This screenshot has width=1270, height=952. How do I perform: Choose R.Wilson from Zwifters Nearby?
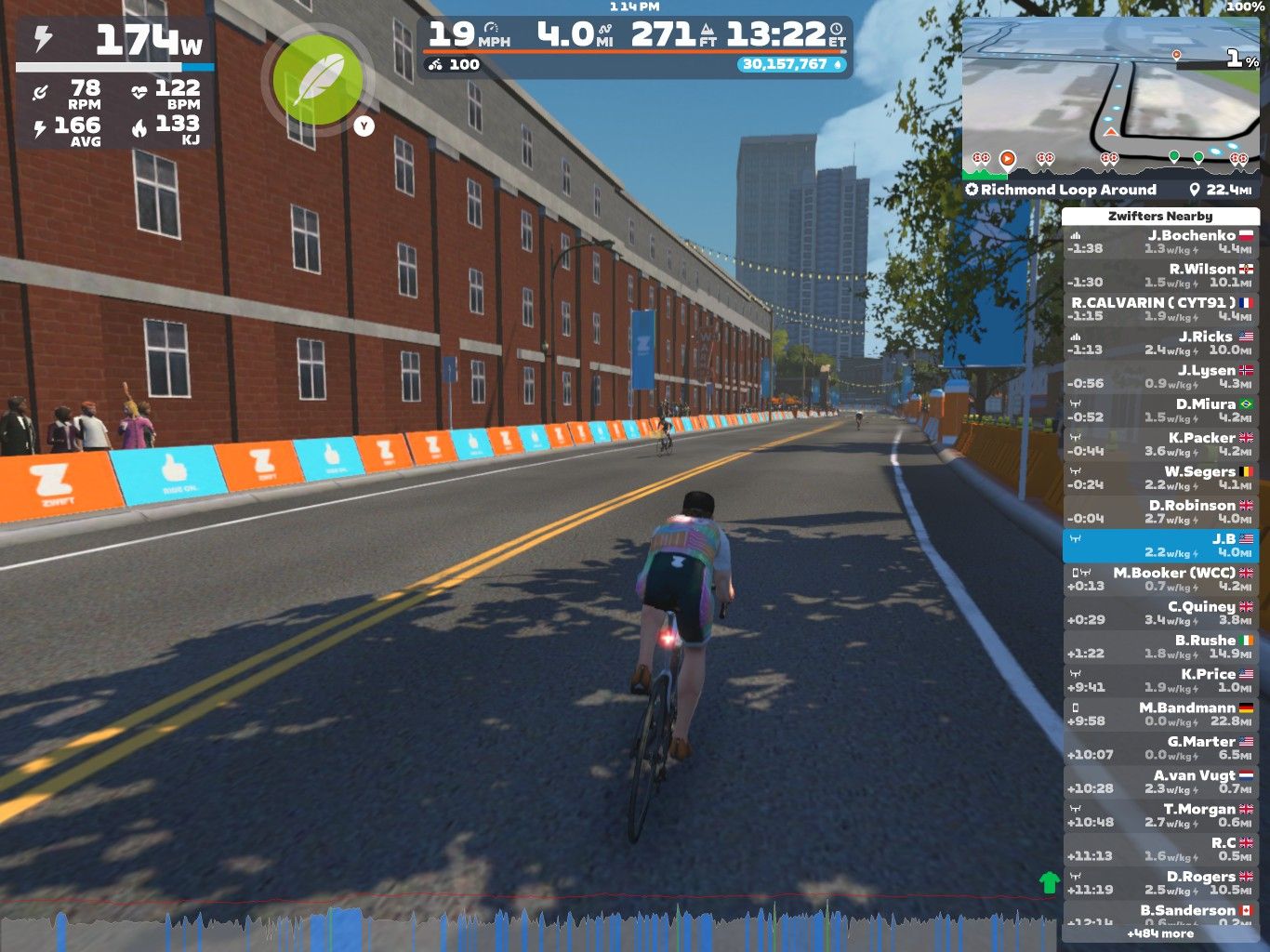point(1160,275)
